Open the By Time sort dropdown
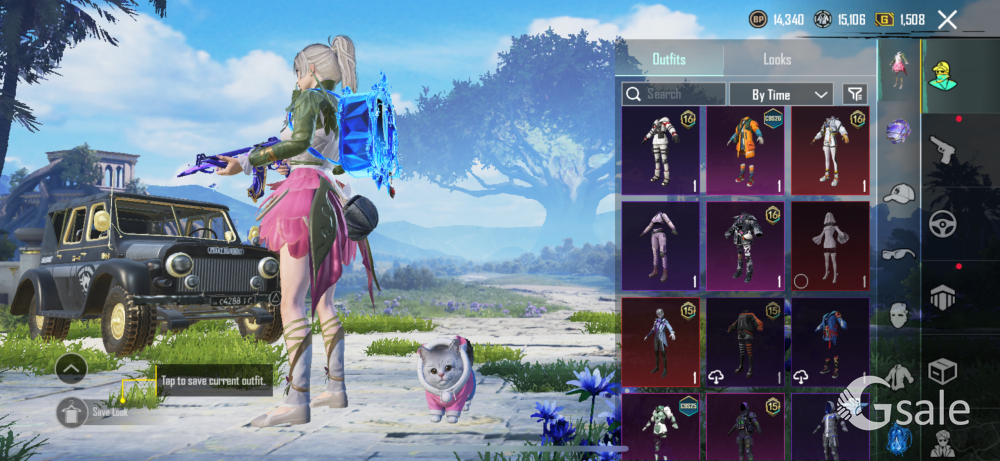Viewport: 1000px width, 461px height. (781, 94)
